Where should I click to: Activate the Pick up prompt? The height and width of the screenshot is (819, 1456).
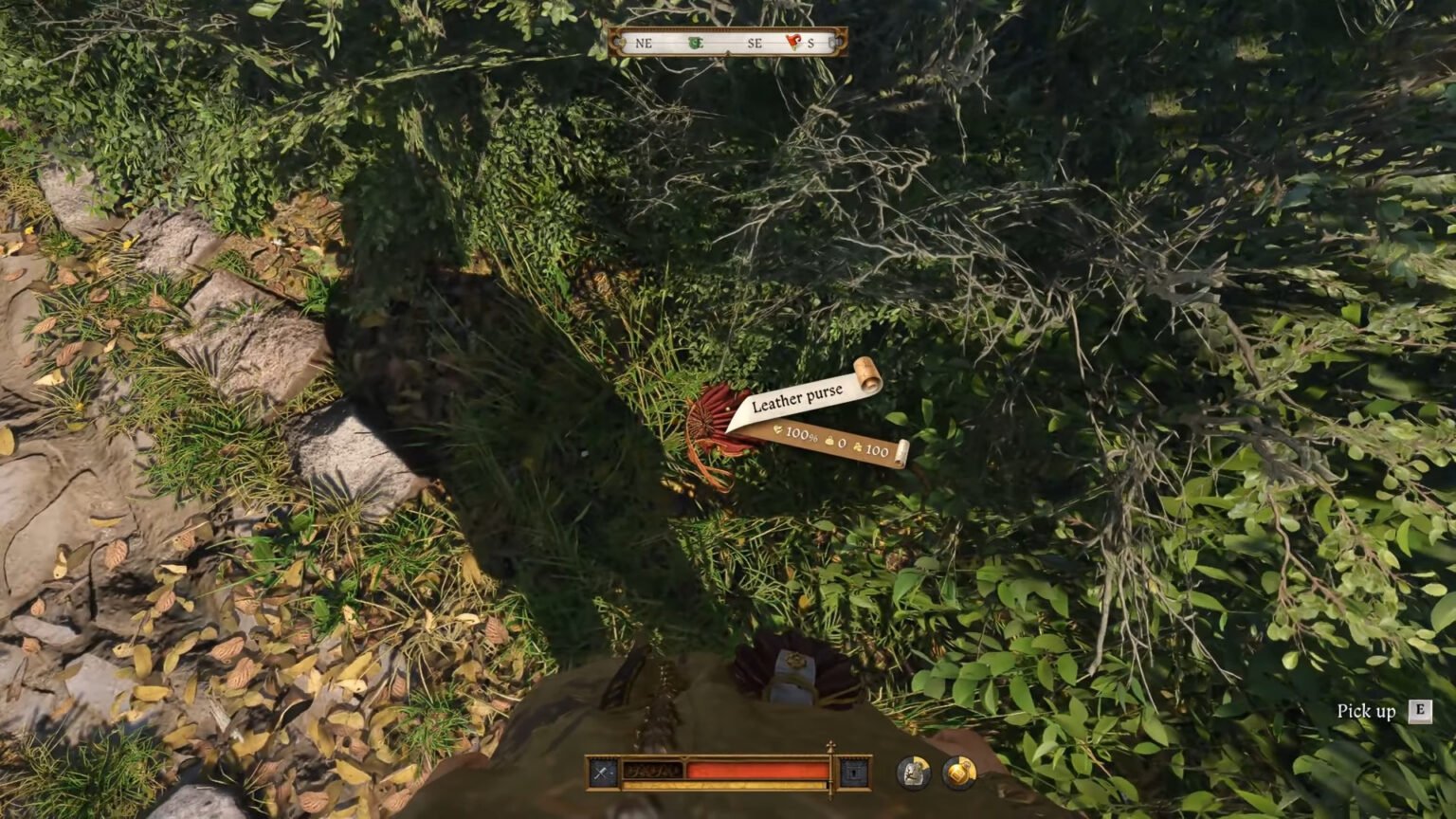(1365, 709)
